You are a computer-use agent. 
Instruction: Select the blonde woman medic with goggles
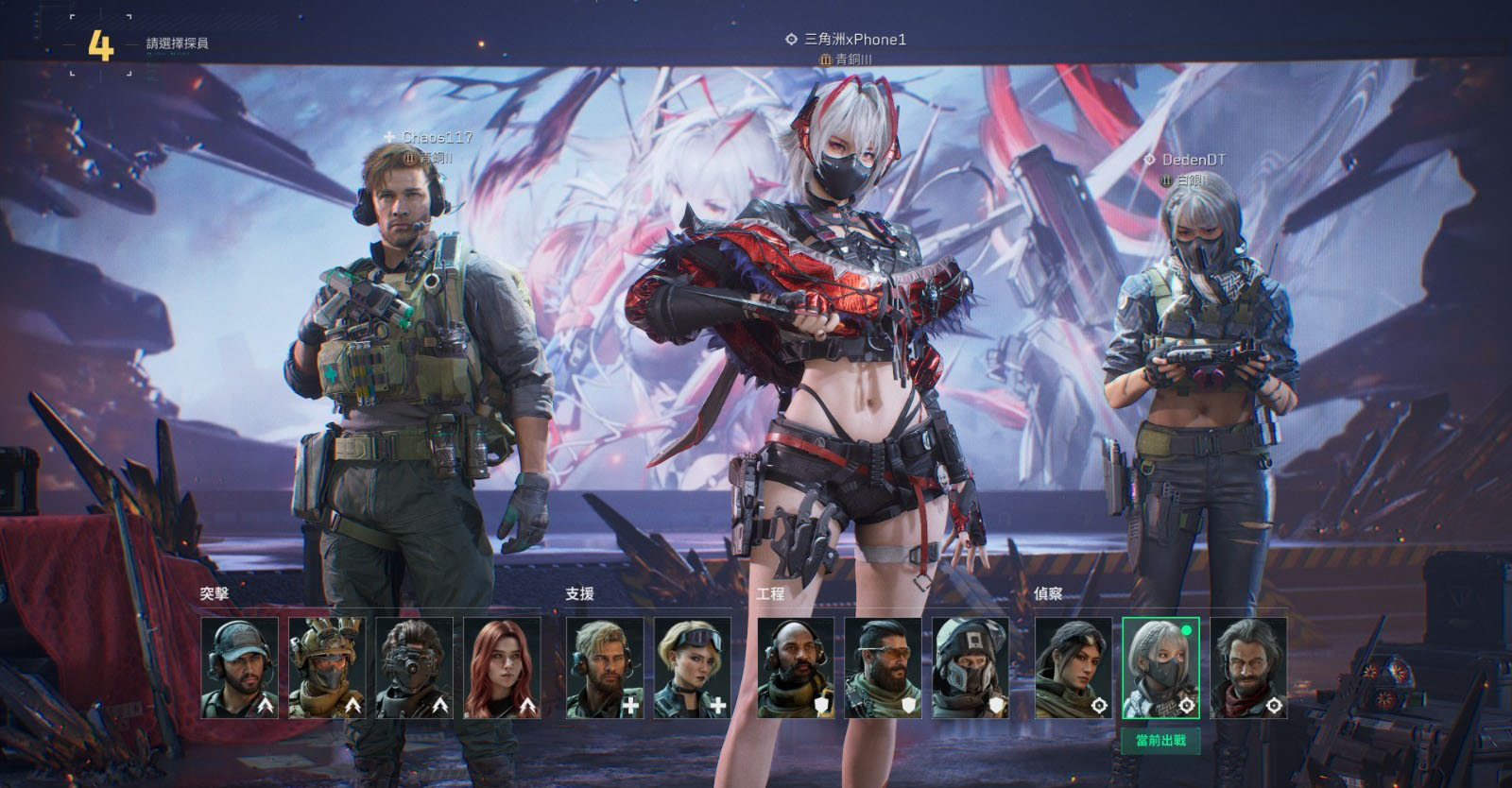click(693, 668)
